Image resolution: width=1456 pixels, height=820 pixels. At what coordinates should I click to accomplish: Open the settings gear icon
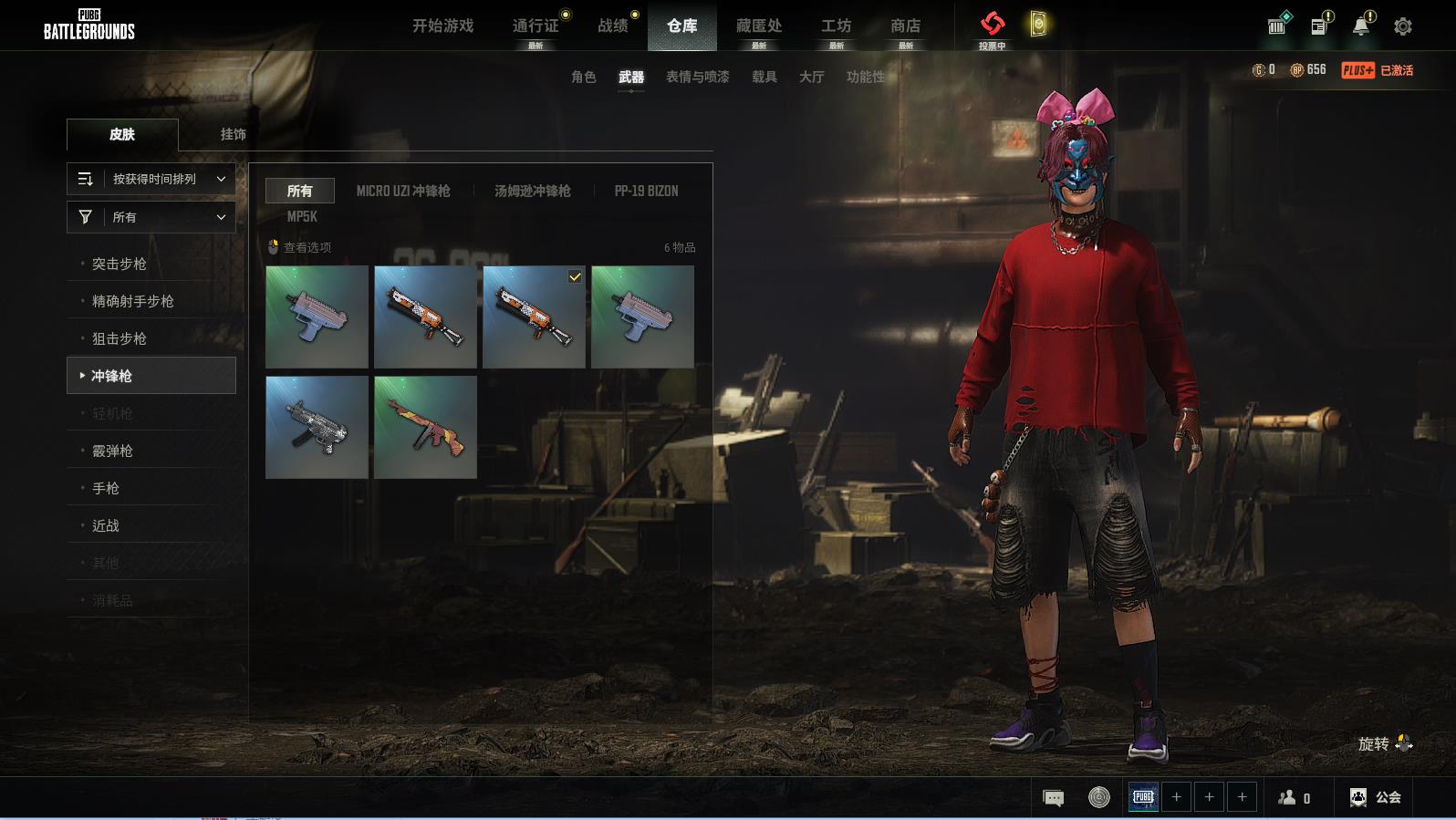(x=1403, y=26)
